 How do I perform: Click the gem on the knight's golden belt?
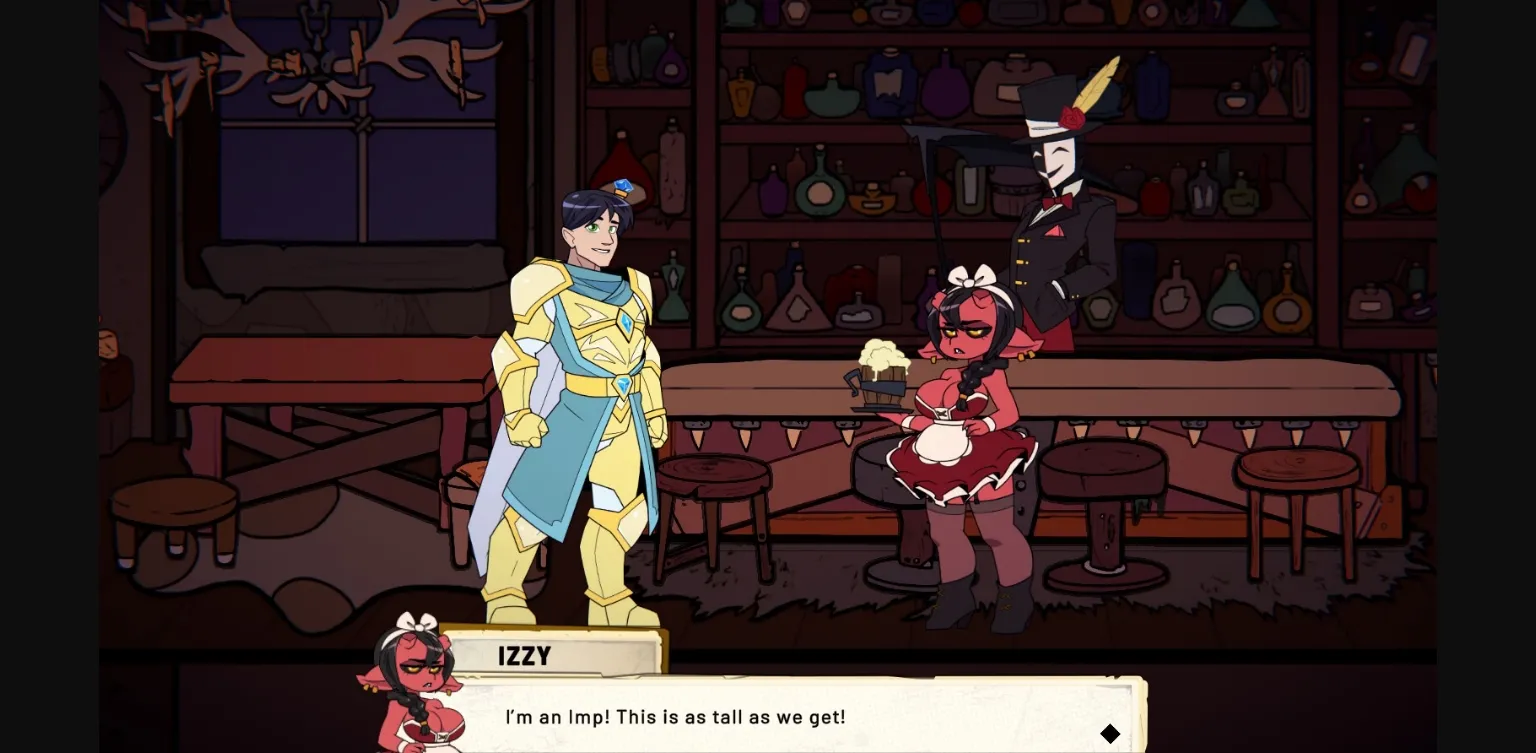[x=621, y=386]
